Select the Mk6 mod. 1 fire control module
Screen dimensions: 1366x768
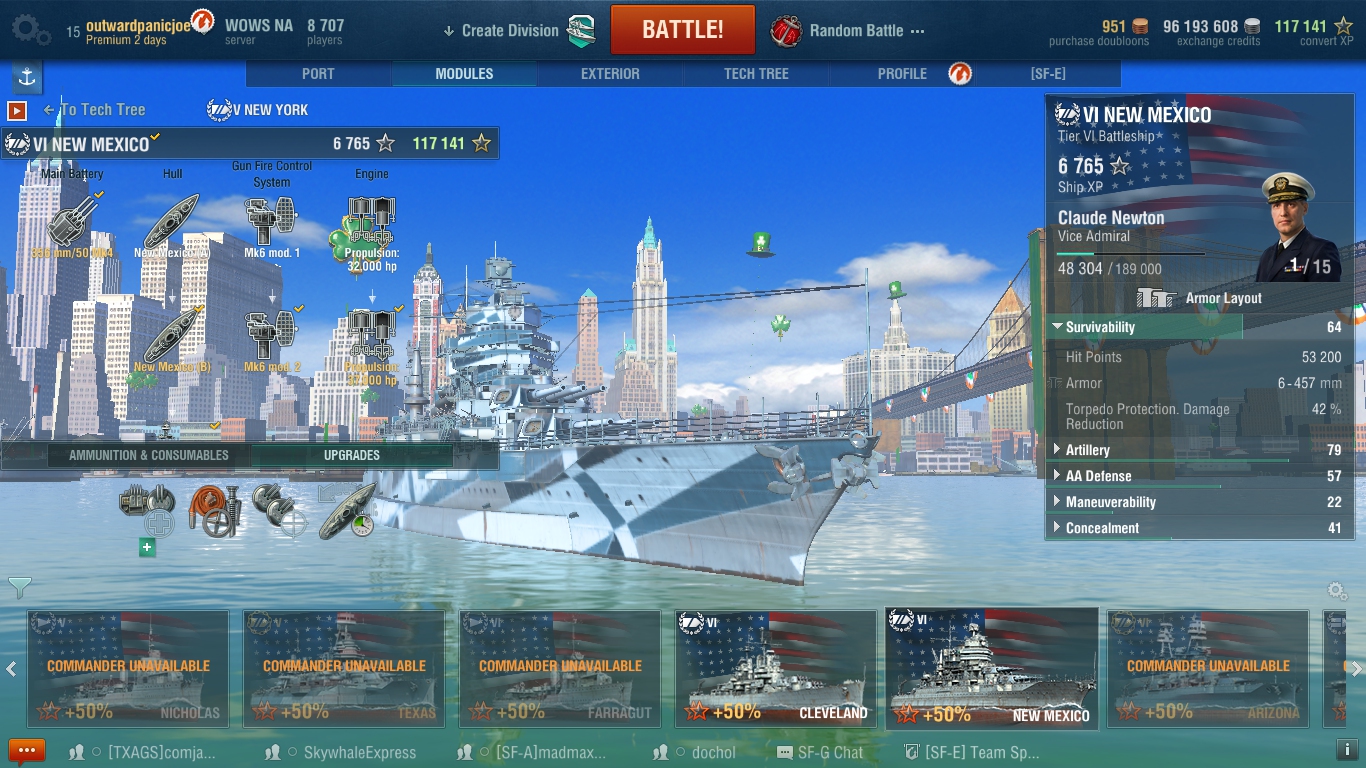click(x=271, y=222)
